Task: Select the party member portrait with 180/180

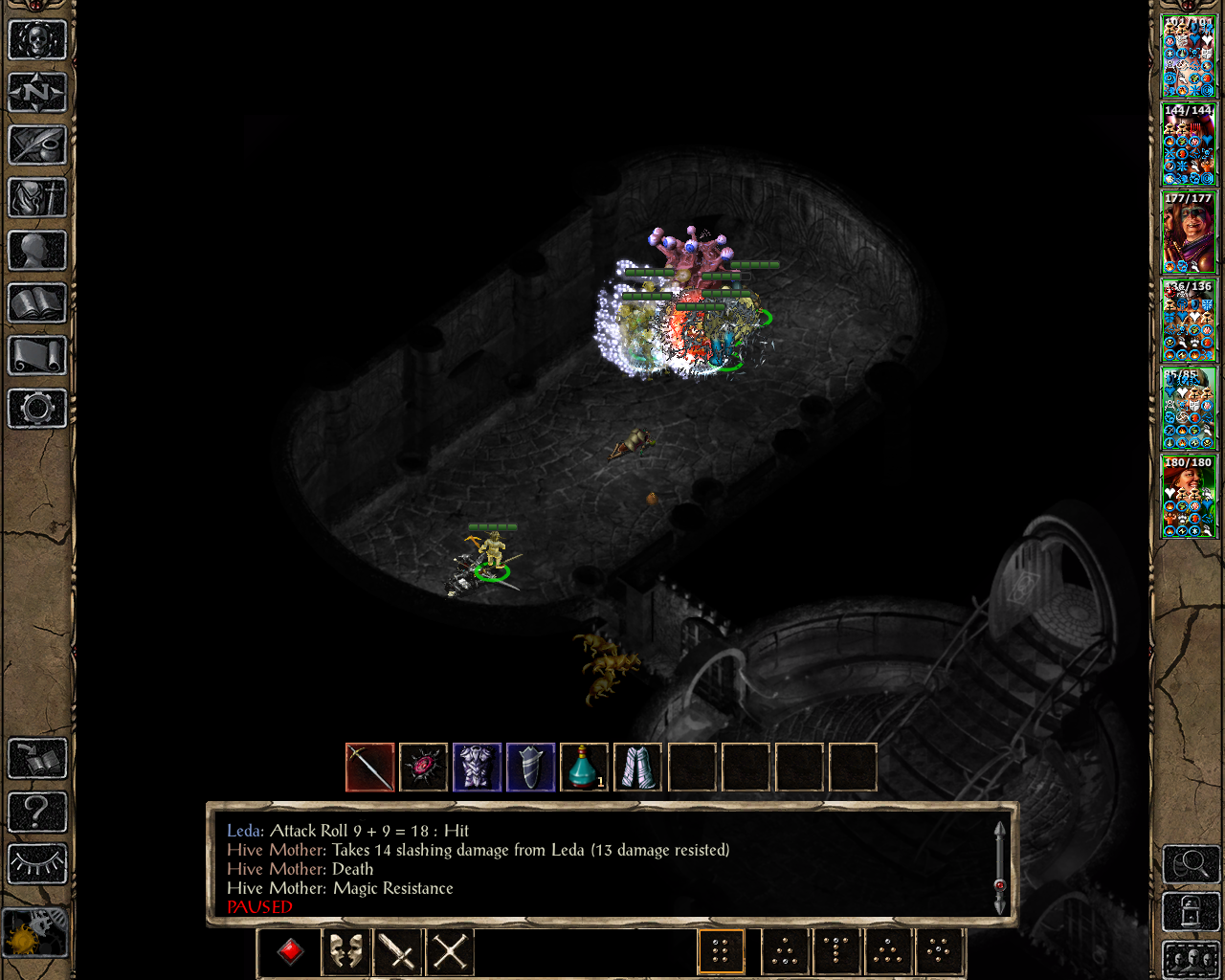Action: (1189, 497)
